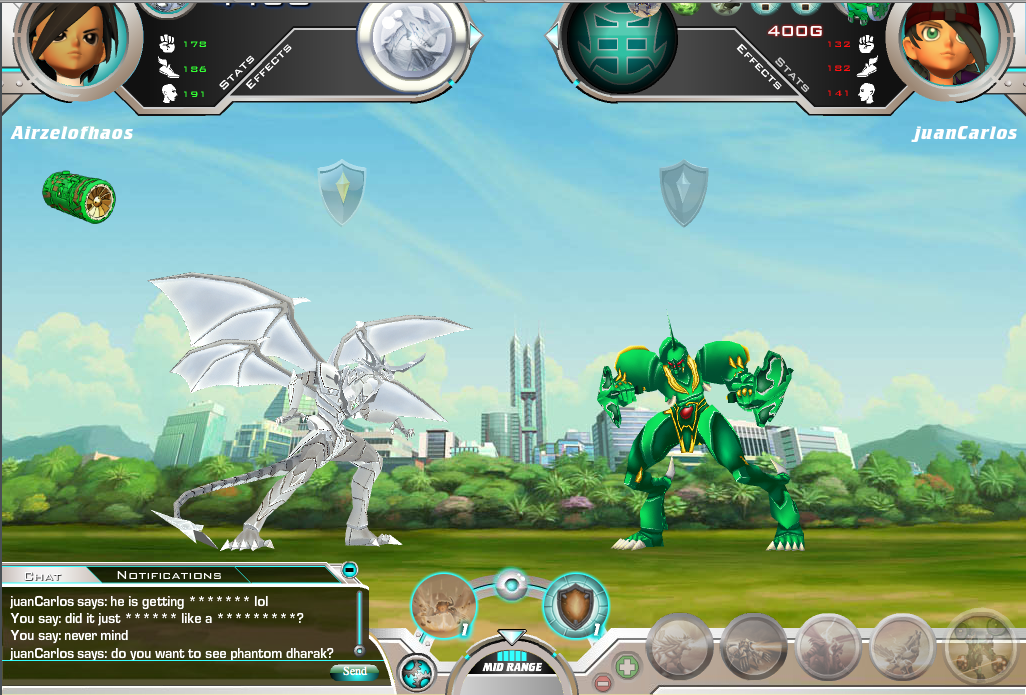Switch to the Notifications tab
Image resolution: width=1026 pixels, height=695 pixels.
[168, 575]
